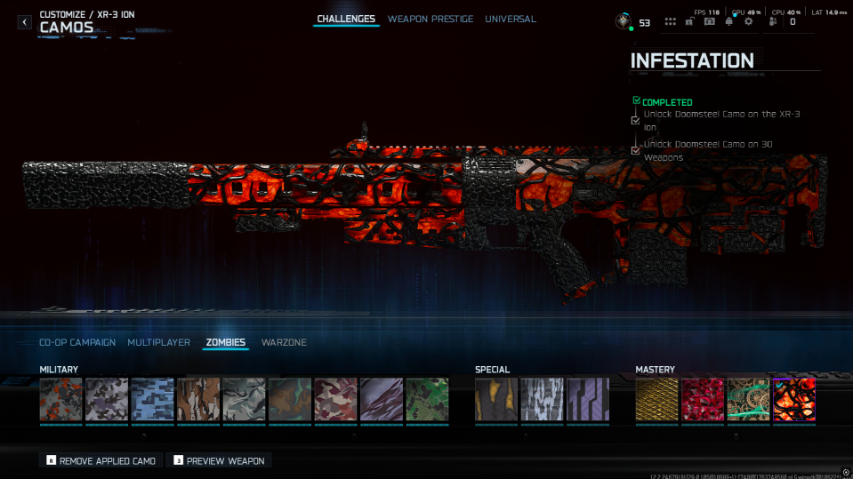Viewport: 853px width, 479px height.
Task: Open the settings gear icon
Action: coord(748,21)
